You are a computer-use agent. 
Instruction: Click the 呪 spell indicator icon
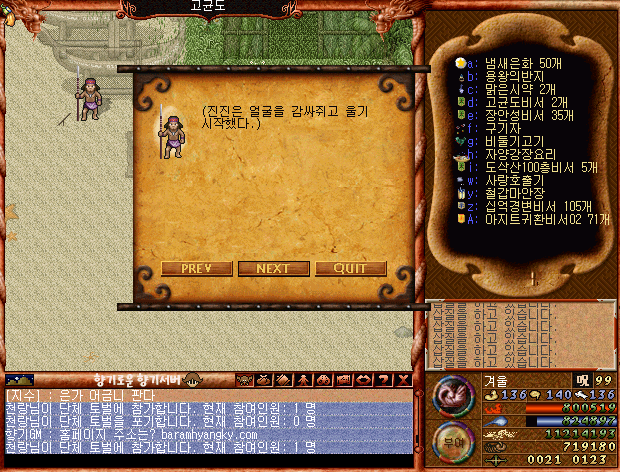click(579, 380)
